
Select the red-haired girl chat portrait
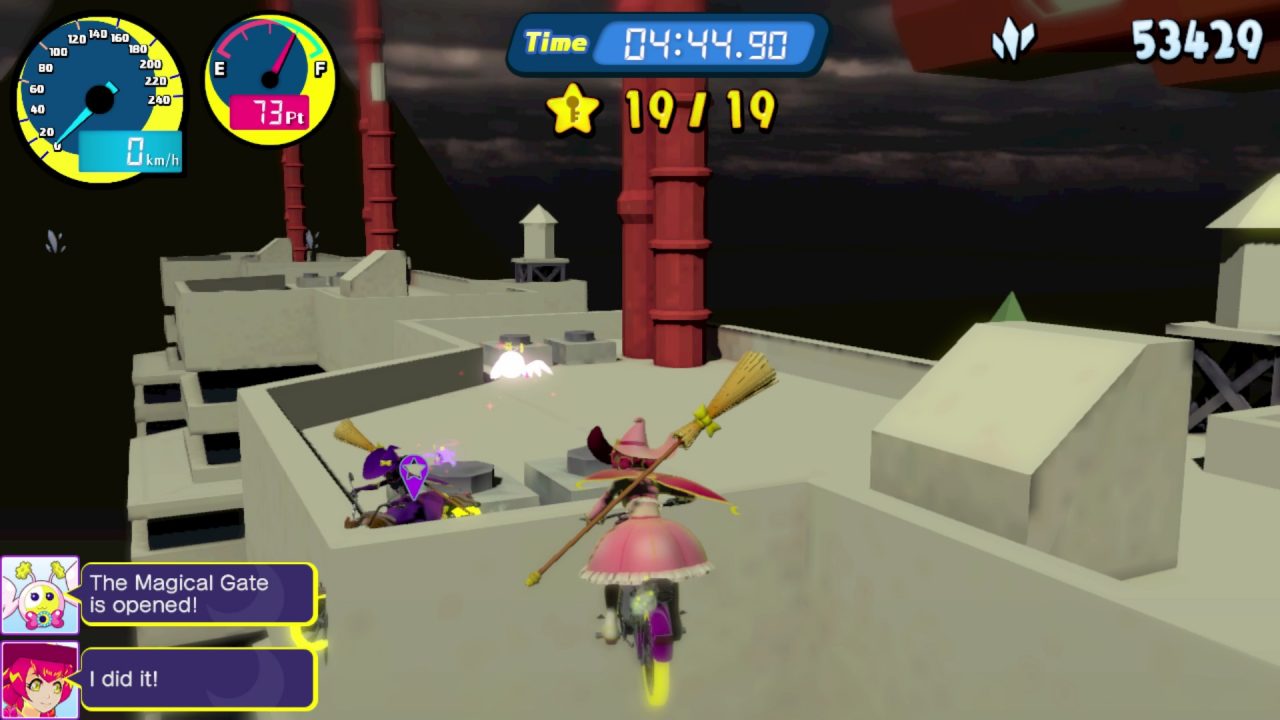[x=40, y=679]
